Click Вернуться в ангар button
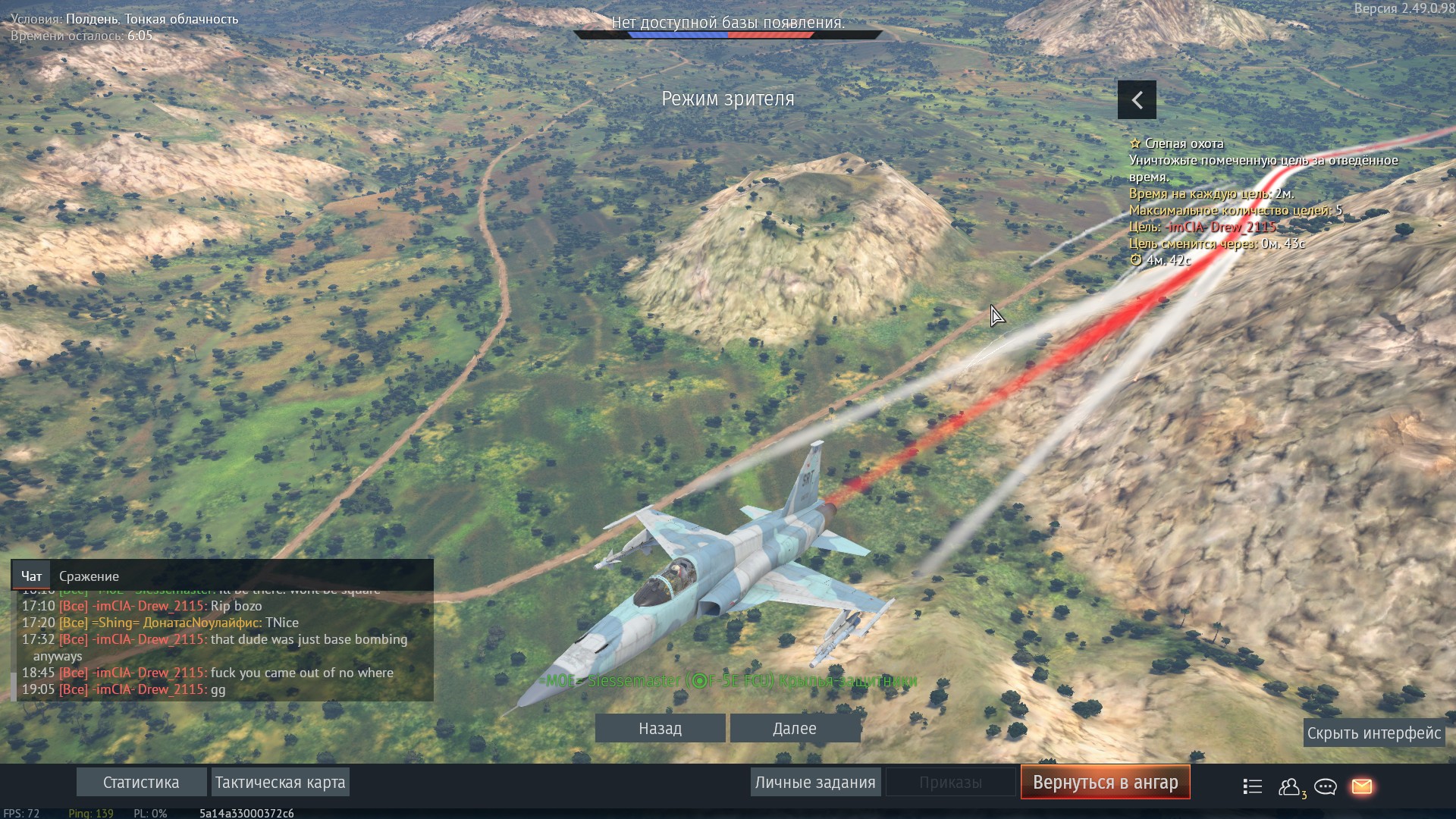The height and width of the screenshot is (819, 1456). [1105, 783]
